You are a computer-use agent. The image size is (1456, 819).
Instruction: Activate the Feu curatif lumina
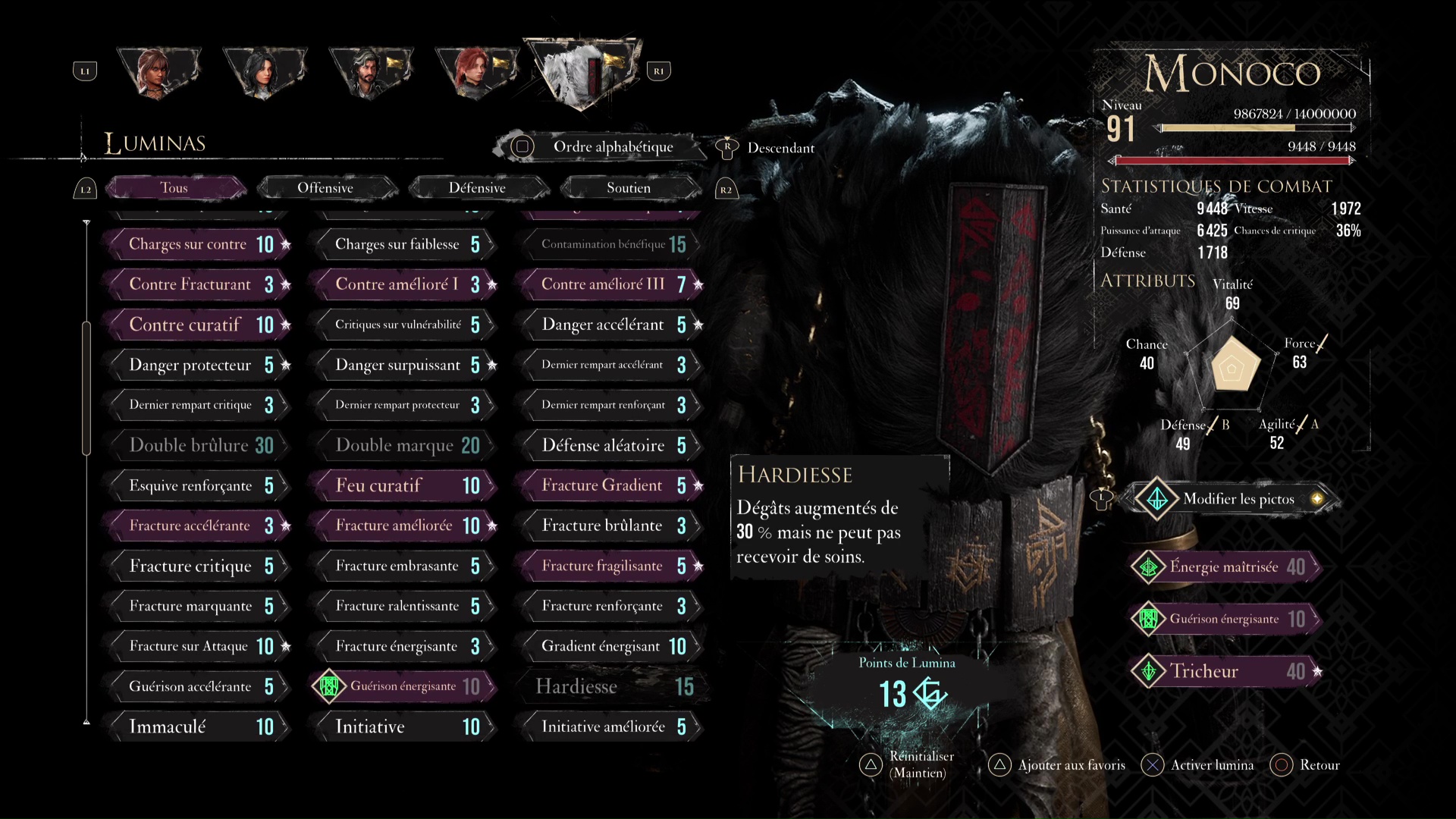pyautogui.click(x=405, y=485)
